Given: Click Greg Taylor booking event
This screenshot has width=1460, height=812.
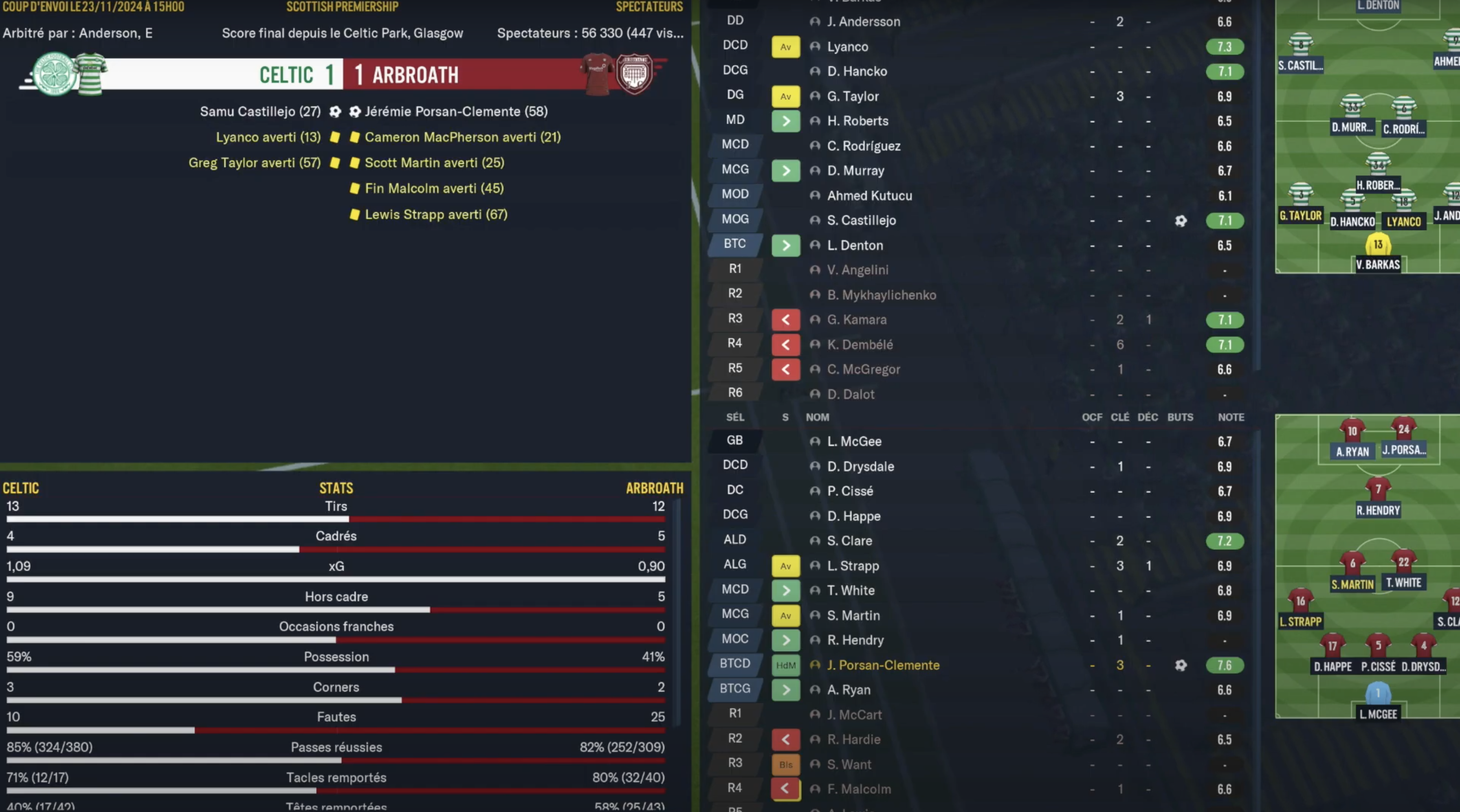Looking at the screenshot, I should click(x=254, y=163).
